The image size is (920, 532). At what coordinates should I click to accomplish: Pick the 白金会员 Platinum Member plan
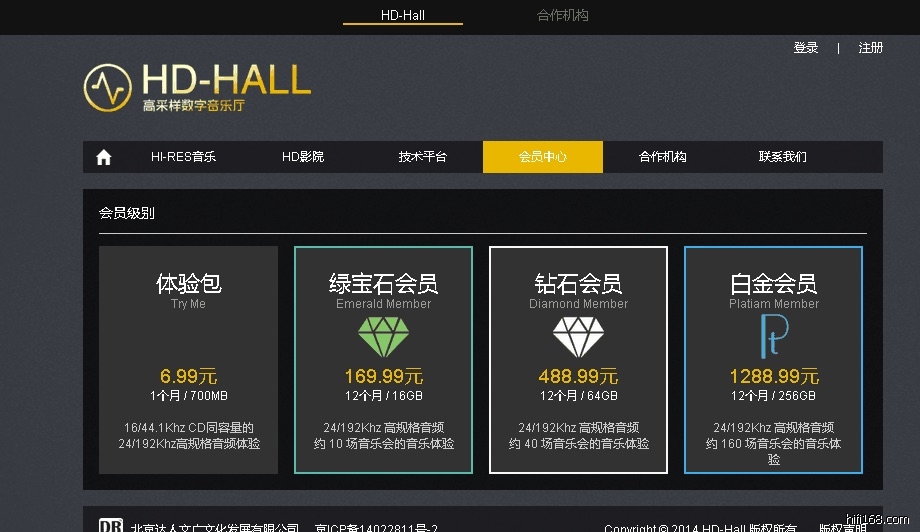click(773, 360)
